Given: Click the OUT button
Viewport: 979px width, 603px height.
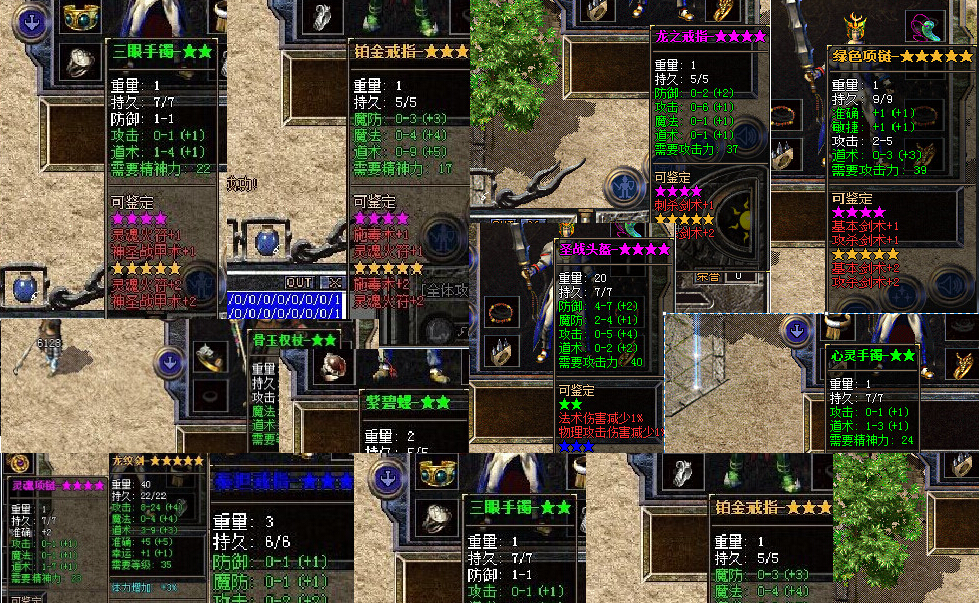Looking at the screenshot, I should coord(299,283).
